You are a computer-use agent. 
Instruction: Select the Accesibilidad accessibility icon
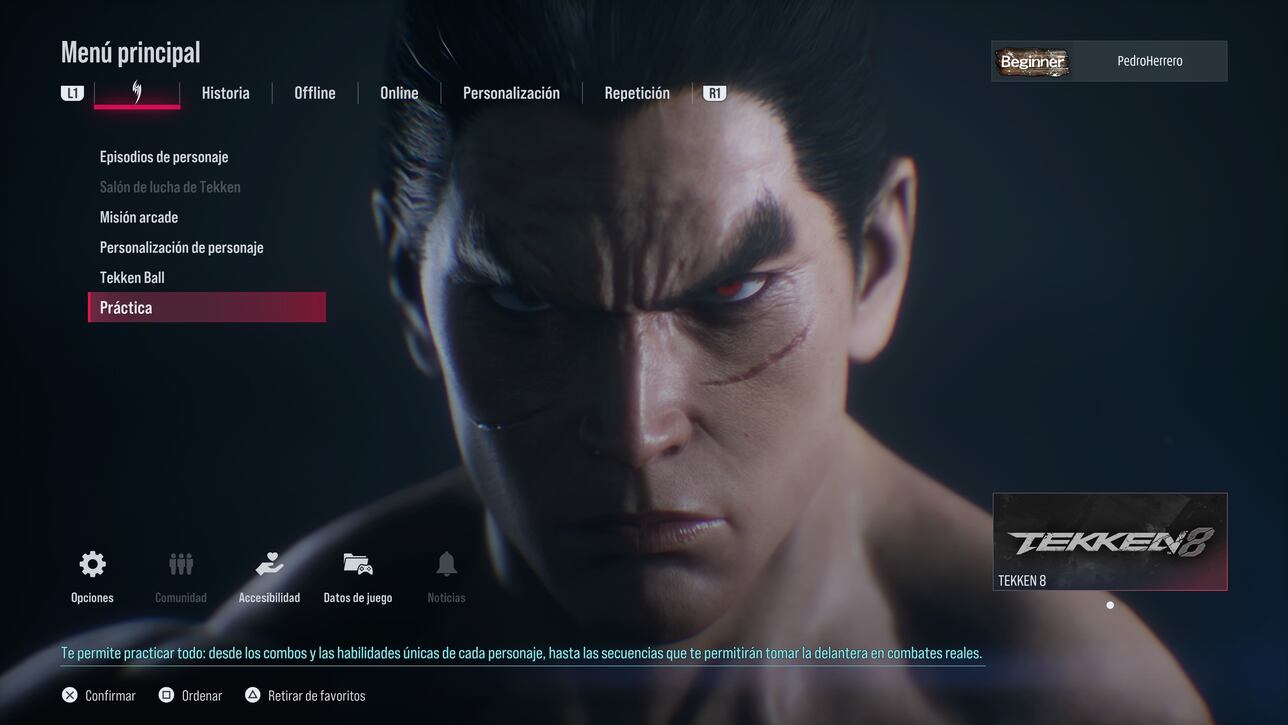click(268, 563)
